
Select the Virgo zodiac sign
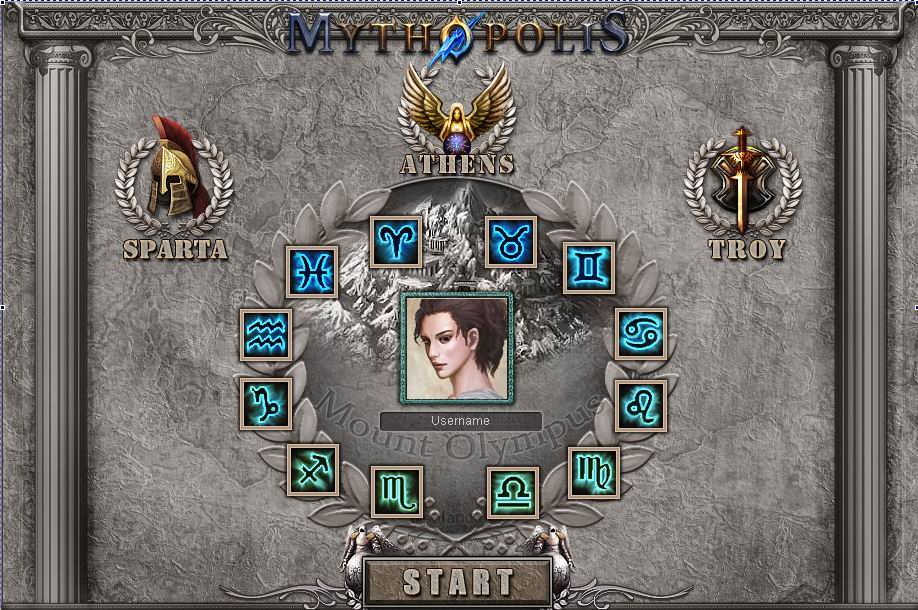[594, 472]
